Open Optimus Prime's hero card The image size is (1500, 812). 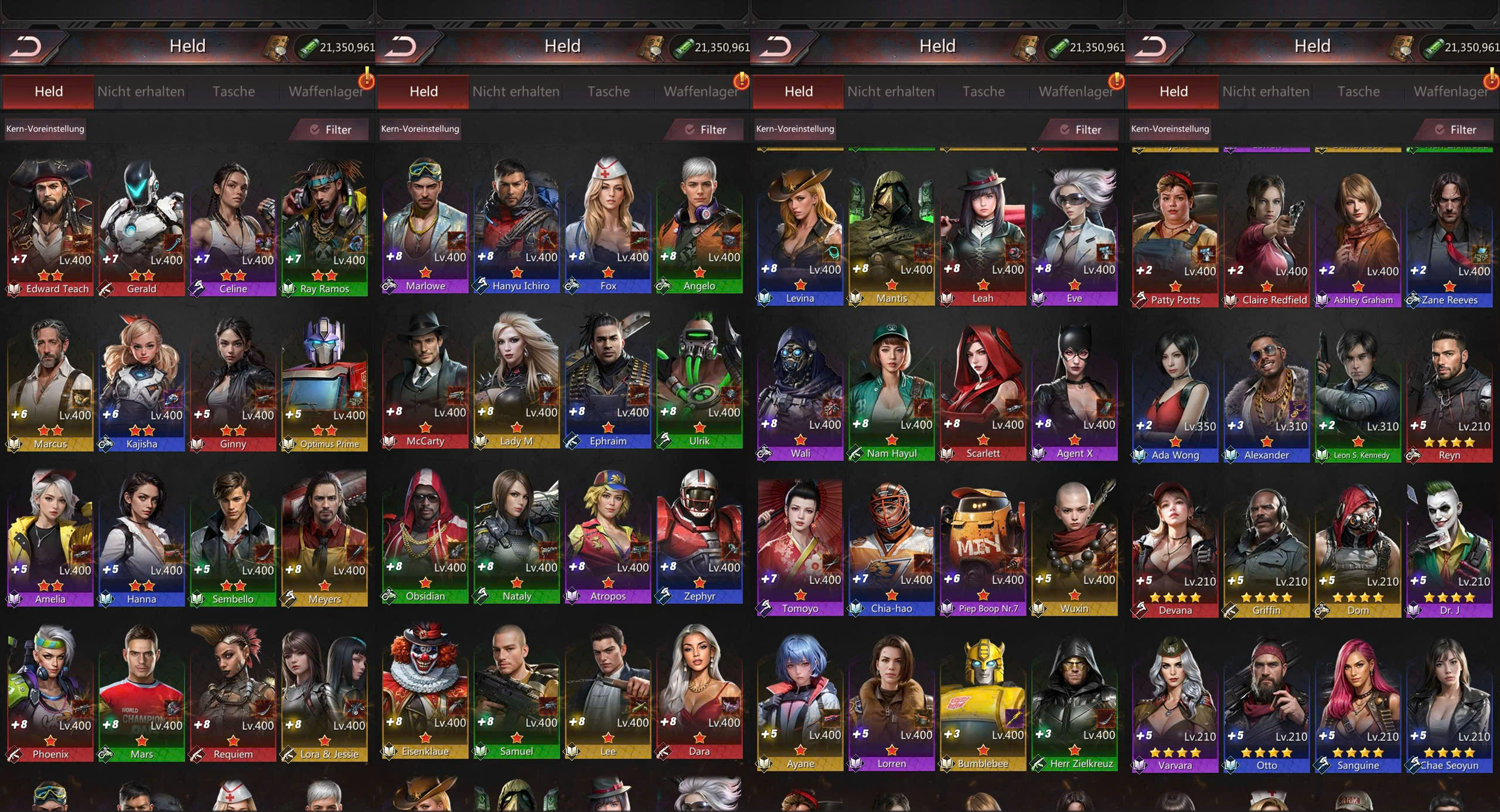(x=325, y=384)
